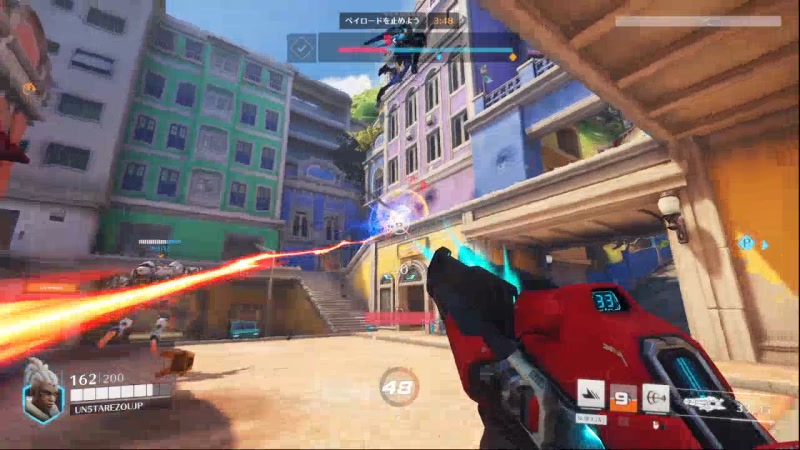Click the ultimate charge meter showing 48
The height and width of the screenshot is (450, 800).
coord(399,386)
